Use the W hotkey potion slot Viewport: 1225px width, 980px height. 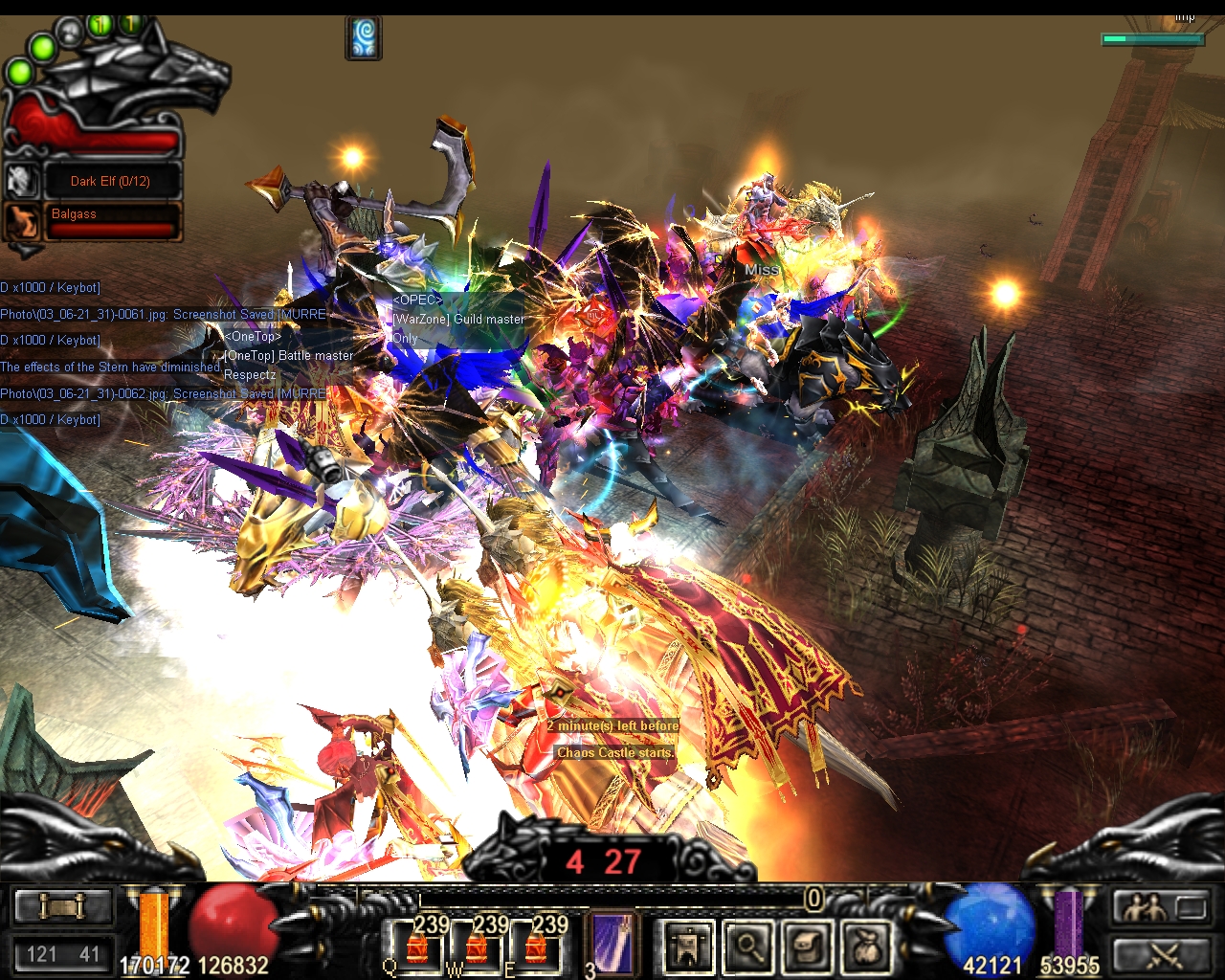477,947
